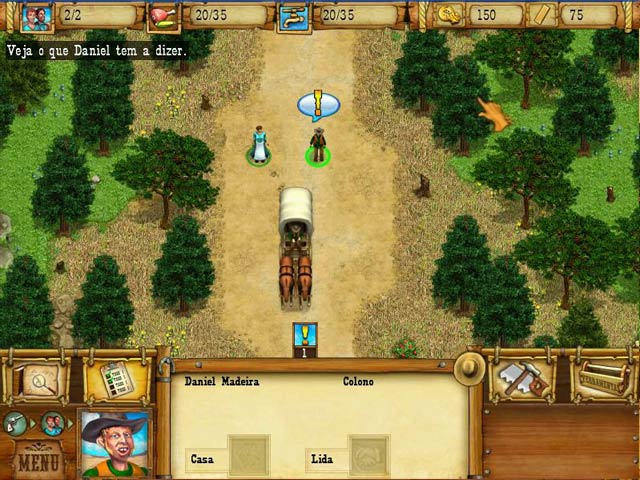Viewport: 640px width, 480px height.
Task: Click the small round tool icon above MENU
Action: (x=15, y=423)
